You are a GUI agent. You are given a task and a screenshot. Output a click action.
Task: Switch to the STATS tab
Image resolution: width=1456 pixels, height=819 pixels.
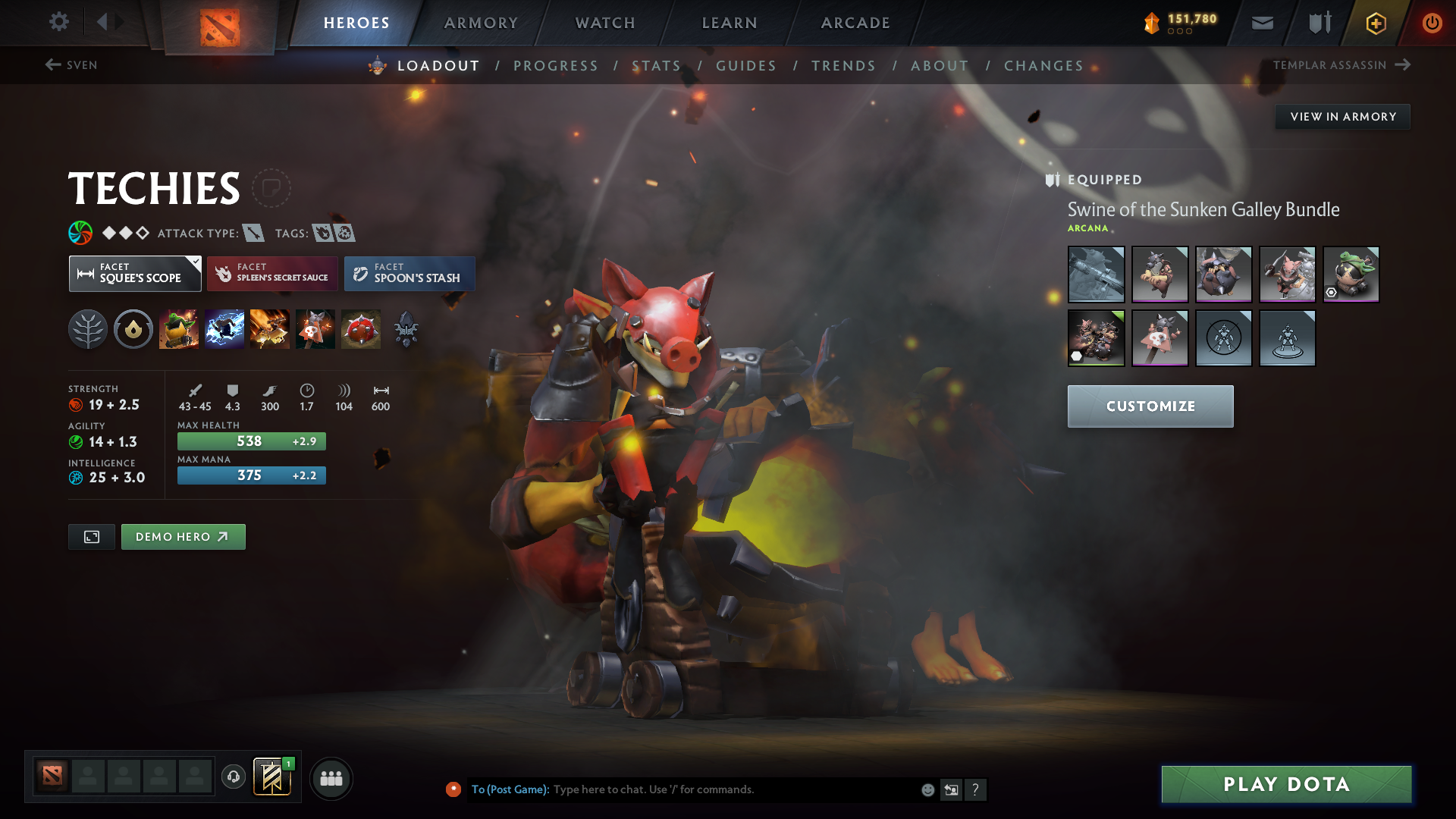click(x=657, y=65)
